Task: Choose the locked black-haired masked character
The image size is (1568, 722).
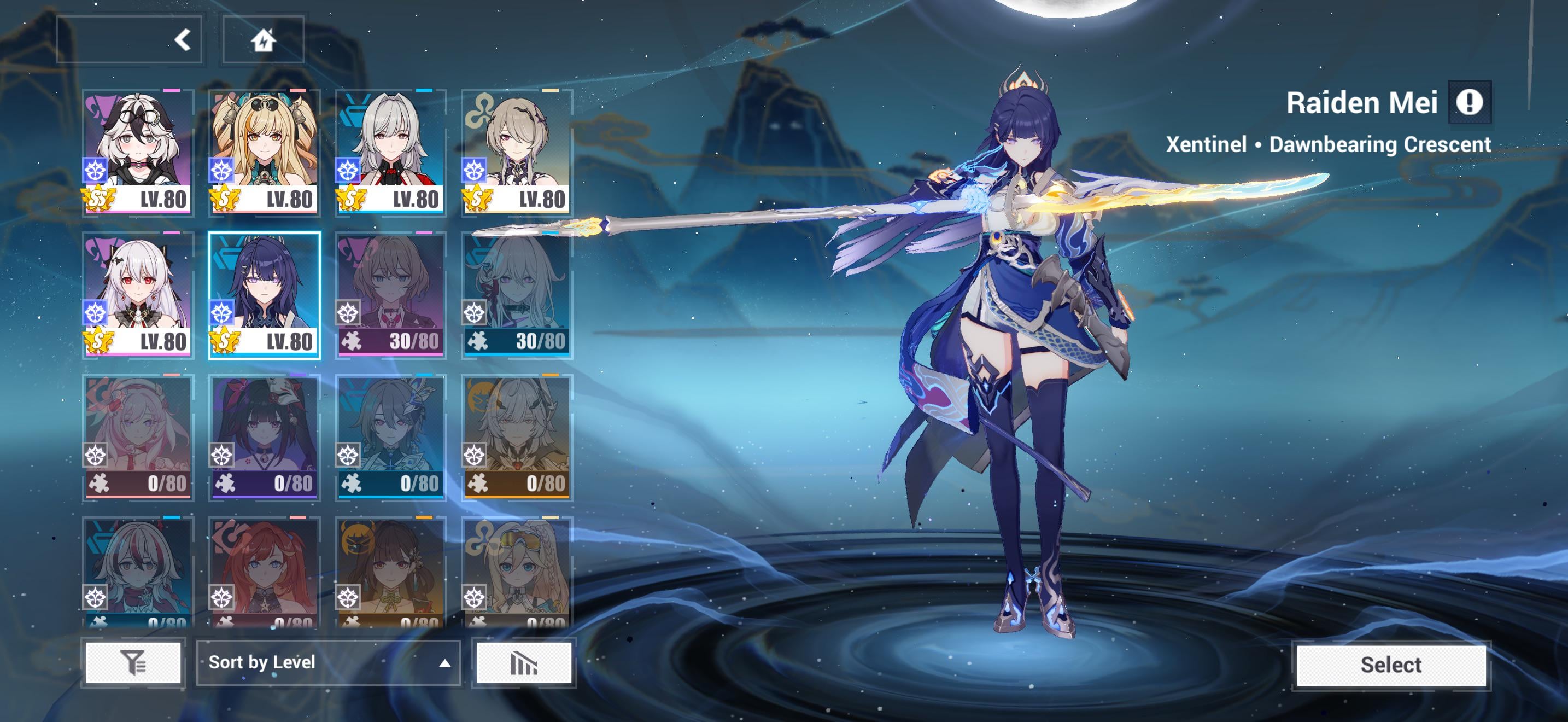Action: click(264, 437)
